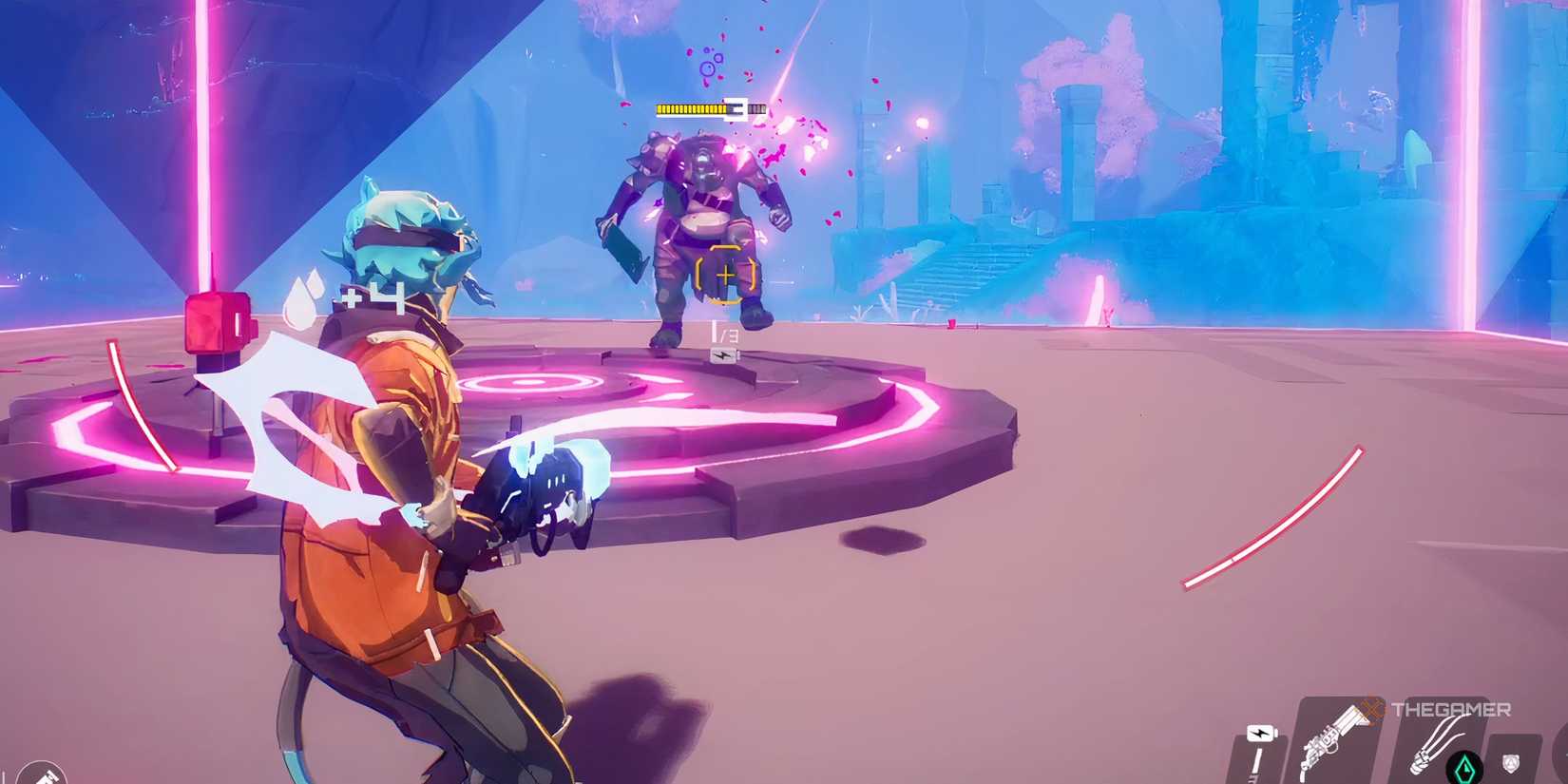The width and height of the screenshot is (1568, 784).
Task: Click the targeting reticle on the enemy
Action: [726, 275]
